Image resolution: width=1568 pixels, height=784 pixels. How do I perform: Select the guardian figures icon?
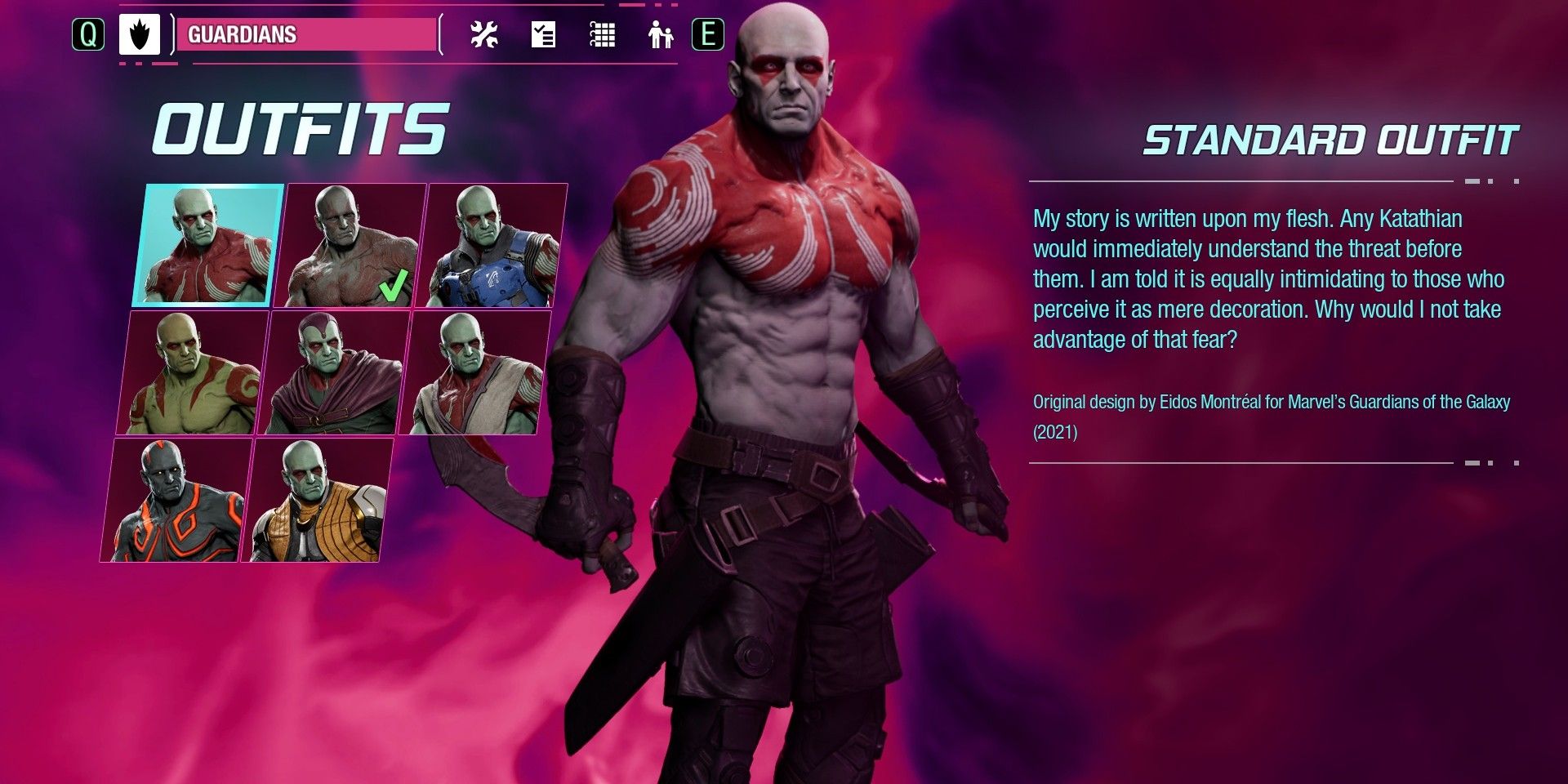pos(661,36)
